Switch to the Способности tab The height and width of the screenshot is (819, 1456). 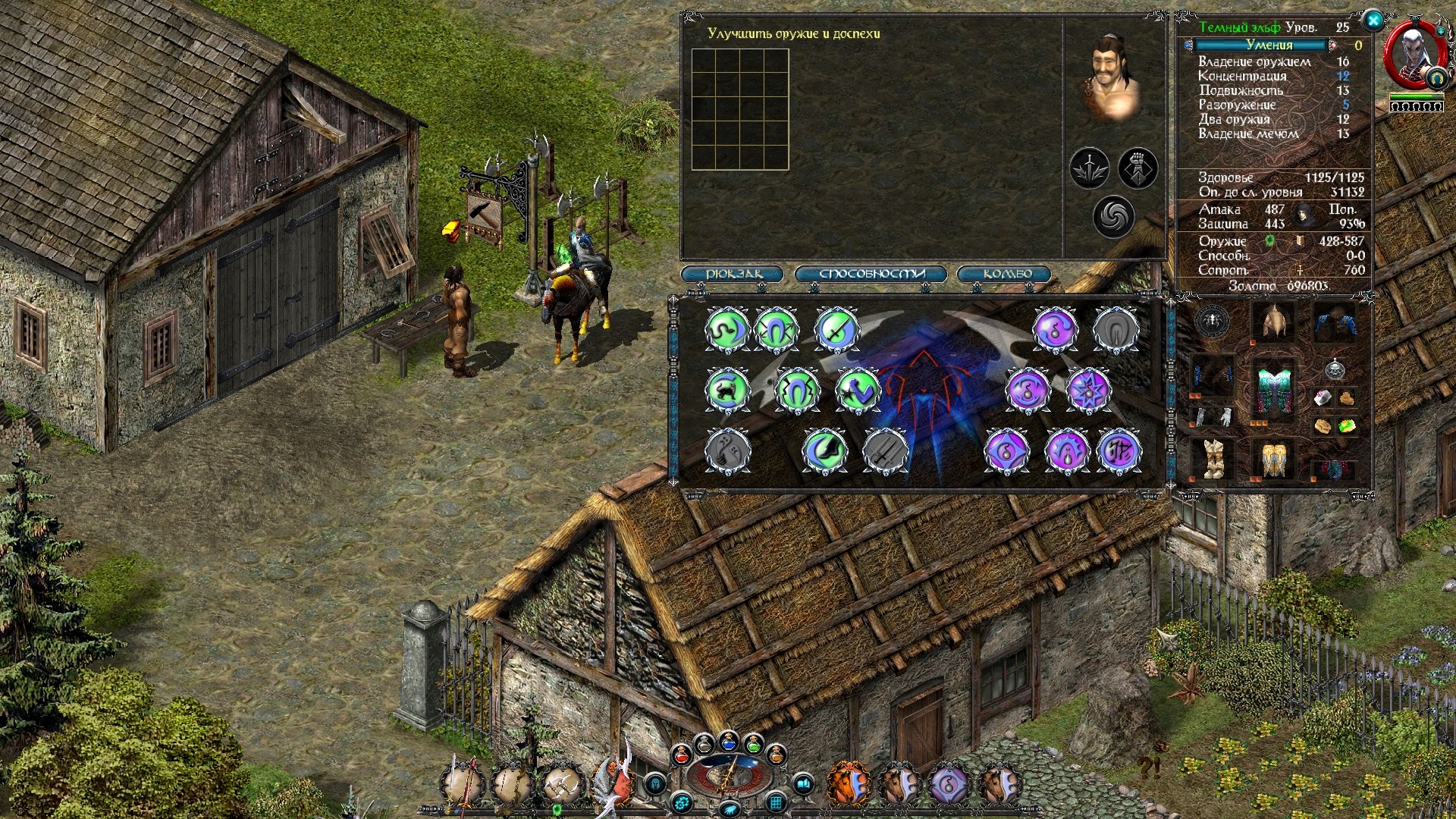click(x=871, y=274)
